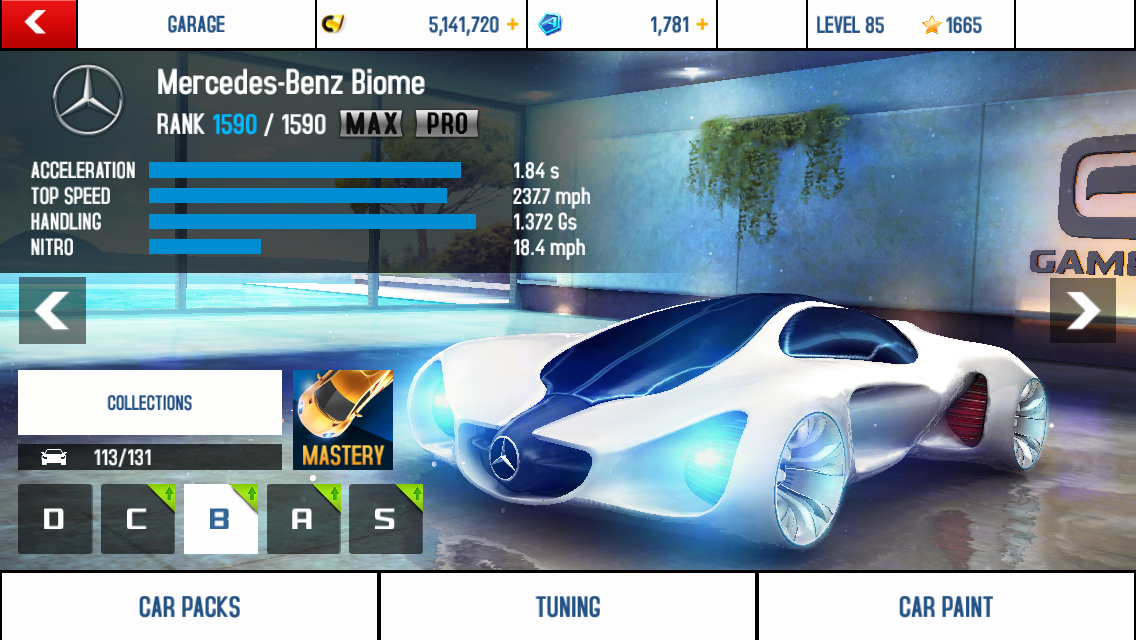Open the Mastery challenges tile
Image resolution: width=1136 pixels, height=640 pixels.
pyautogui.click(x=343, y=420)
